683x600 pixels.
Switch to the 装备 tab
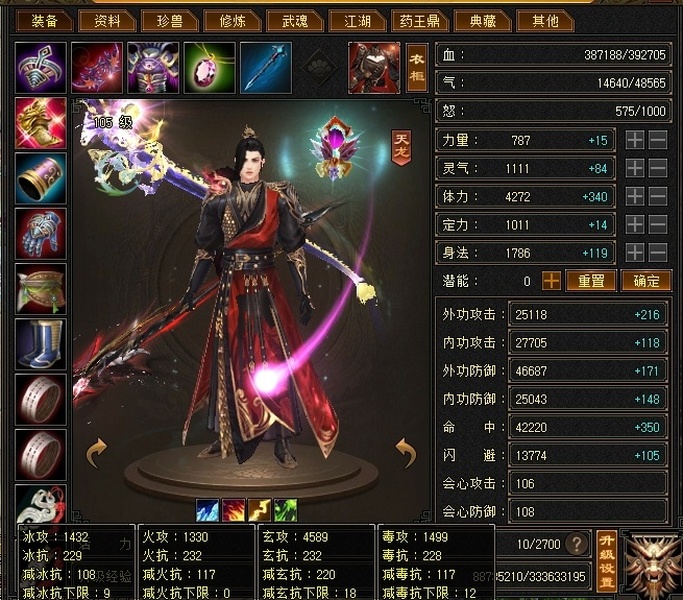click(x=44, y=20)
